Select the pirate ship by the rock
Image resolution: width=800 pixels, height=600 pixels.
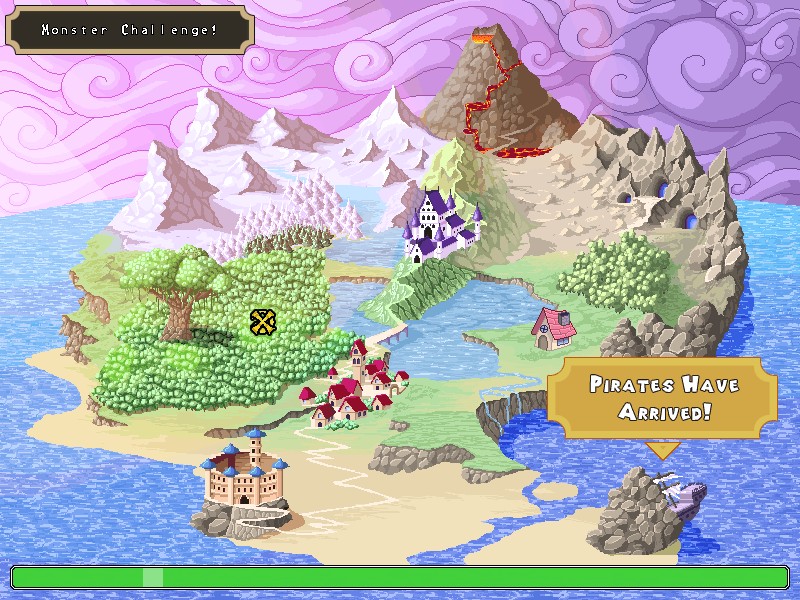coord(683,493)
